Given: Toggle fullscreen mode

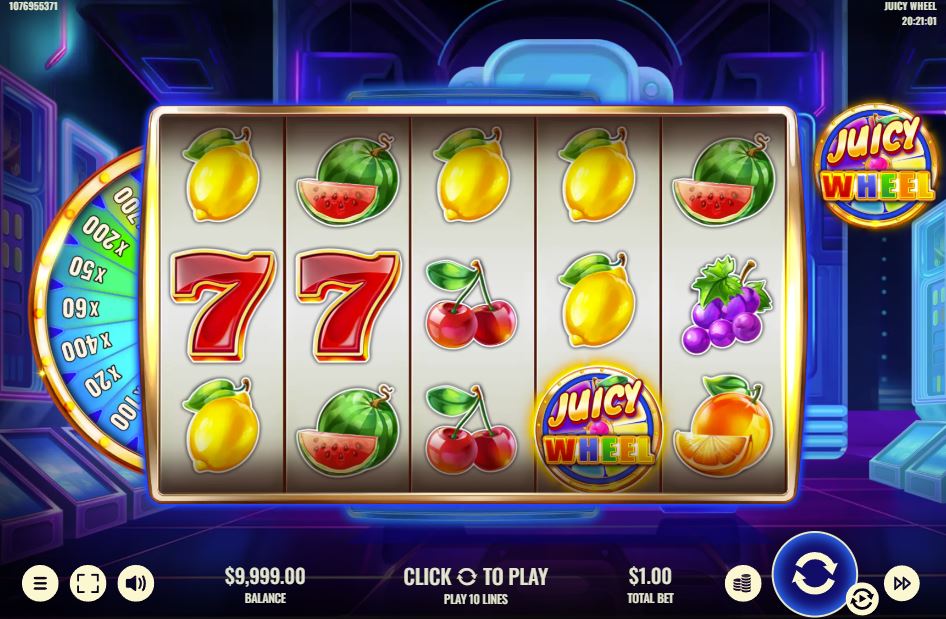Looking at the screenshot, I should click(88, 583).
